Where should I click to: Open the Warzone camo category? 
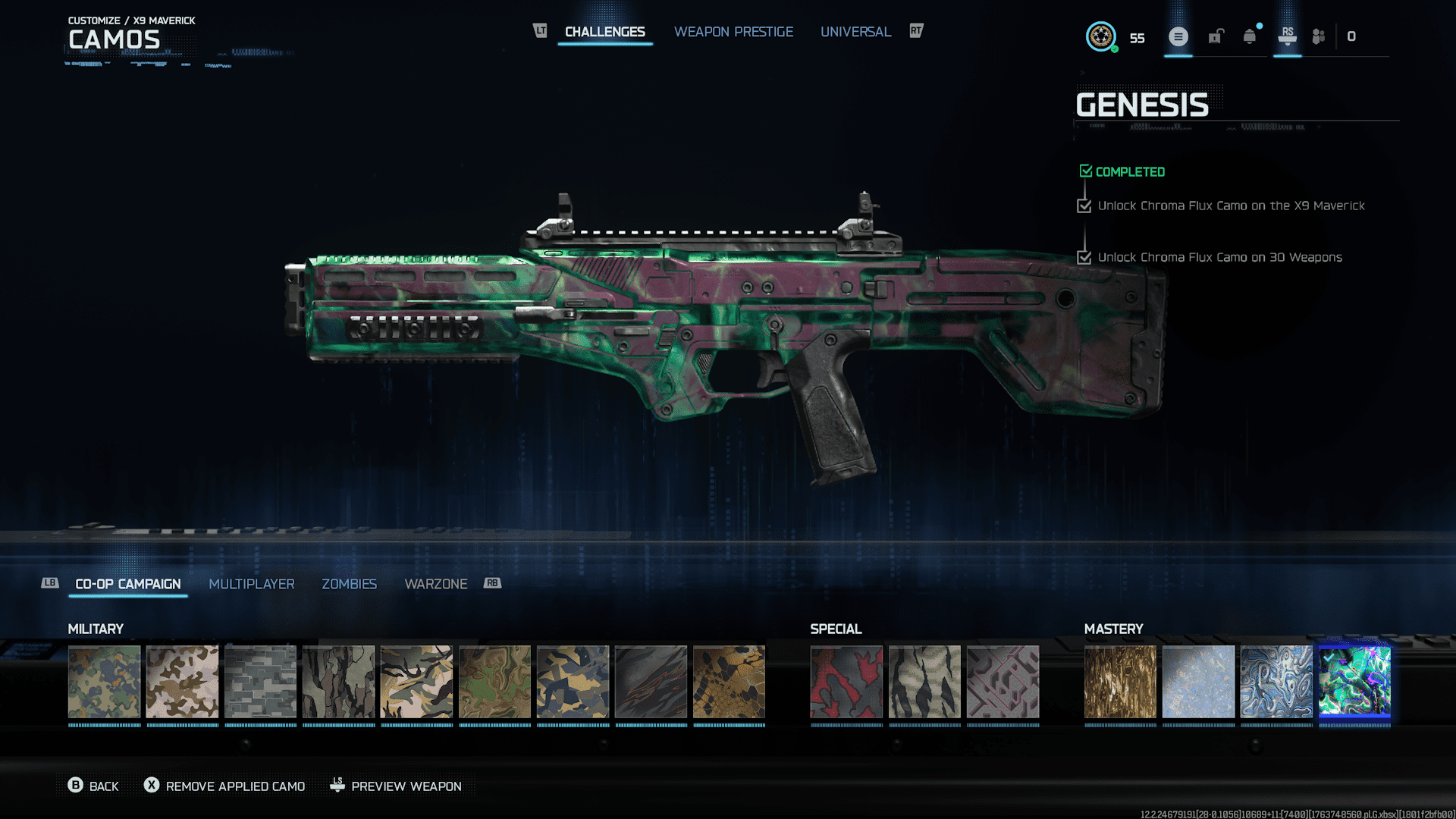[436, 584]
